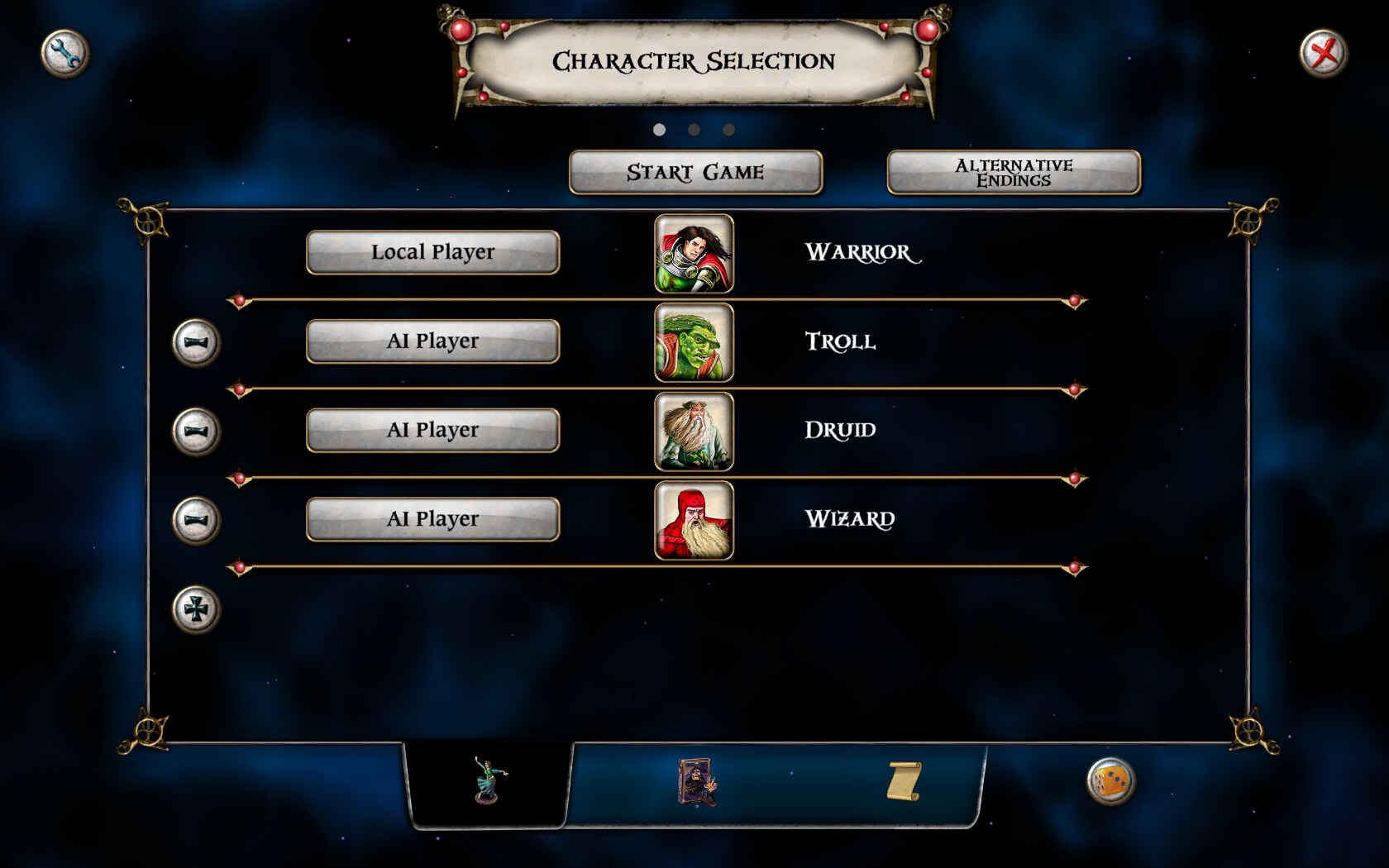Switch to the card portrait tab
This screenshot has width=1389, height=868.
pos(697,781)
